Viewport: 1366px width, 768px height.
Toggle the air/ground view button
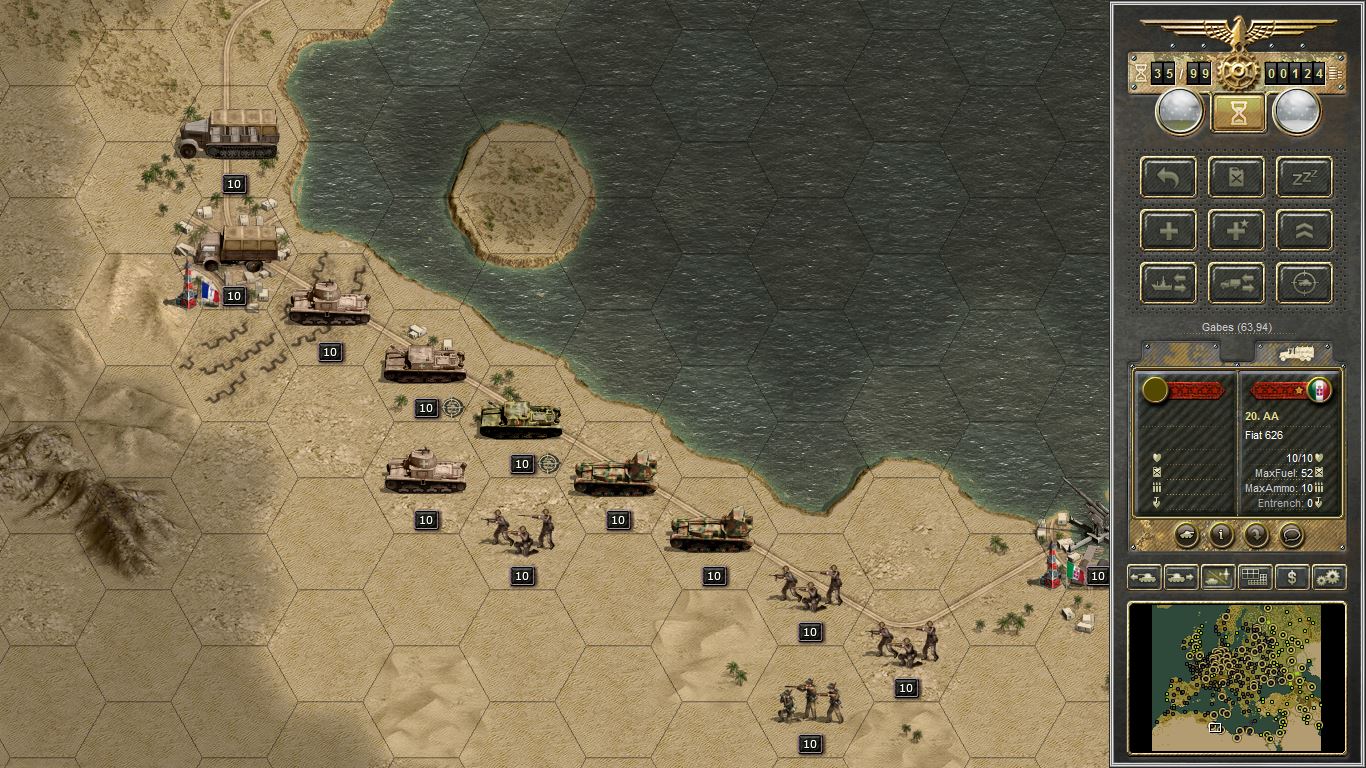1217,577
